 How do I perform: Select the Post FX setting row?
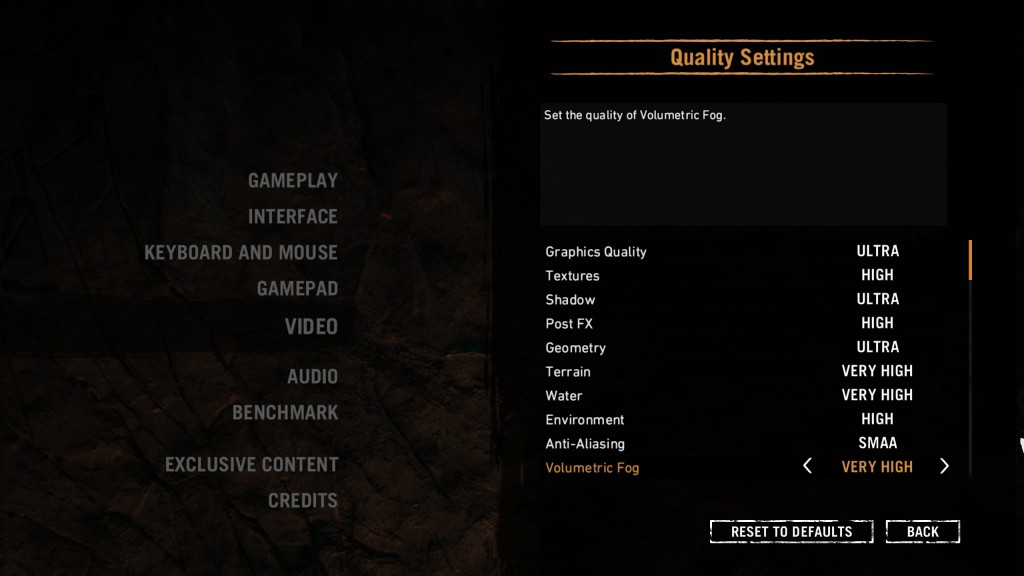point(569,324)
